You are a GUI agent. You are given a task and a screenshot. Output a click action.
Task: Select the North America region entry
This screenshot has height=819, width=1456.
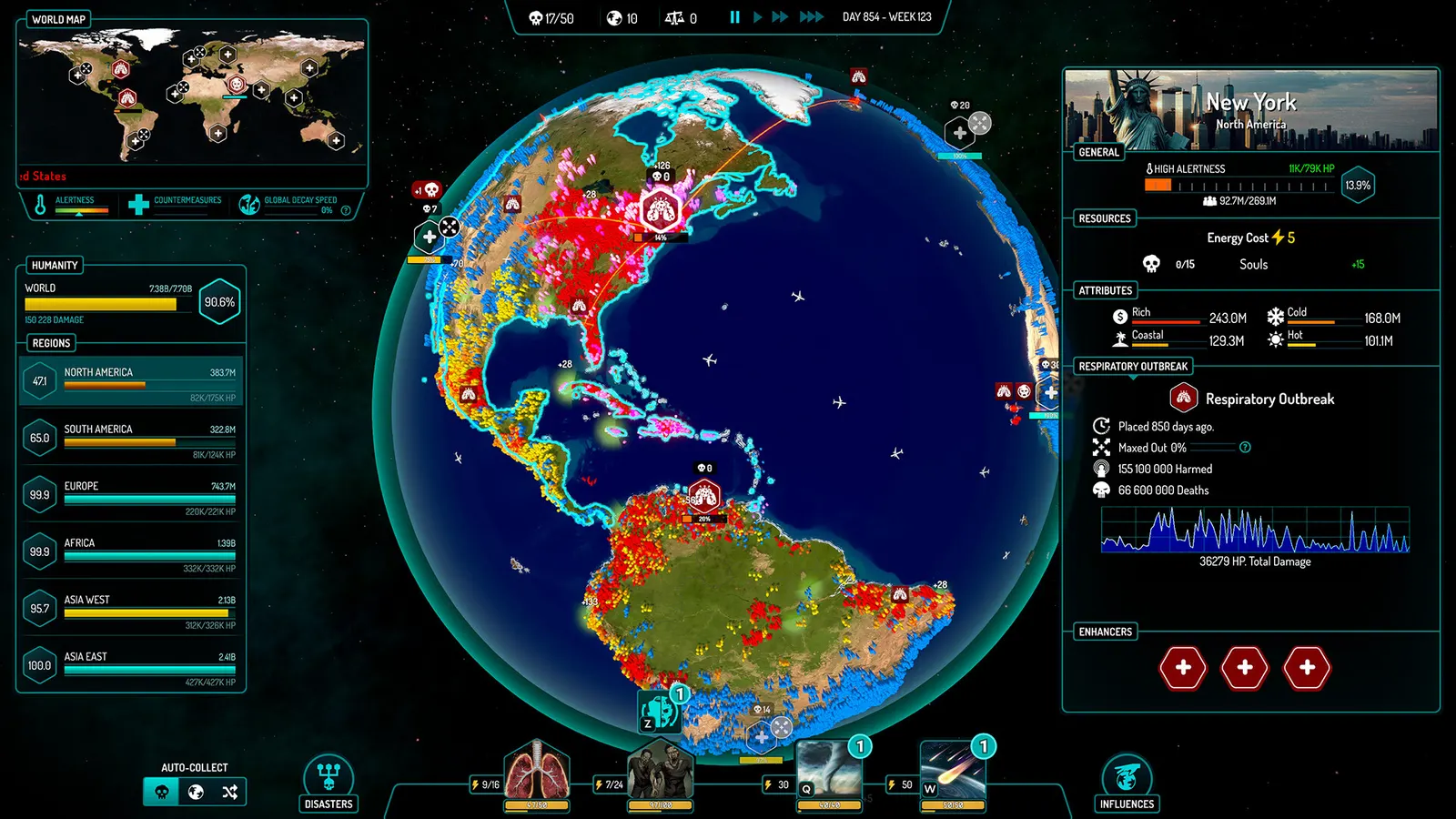[x=130, y=379]
